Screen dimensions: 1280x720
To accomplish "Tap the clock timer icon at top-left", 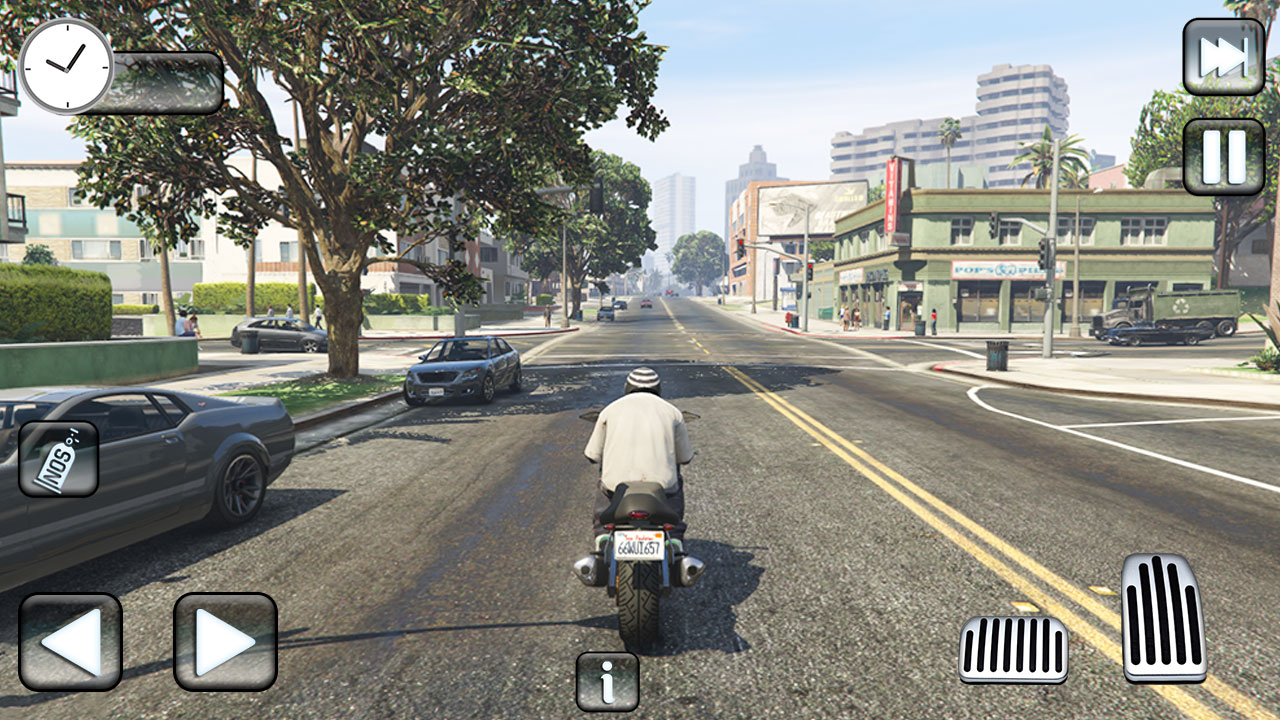I will click(x=66, y=68).
